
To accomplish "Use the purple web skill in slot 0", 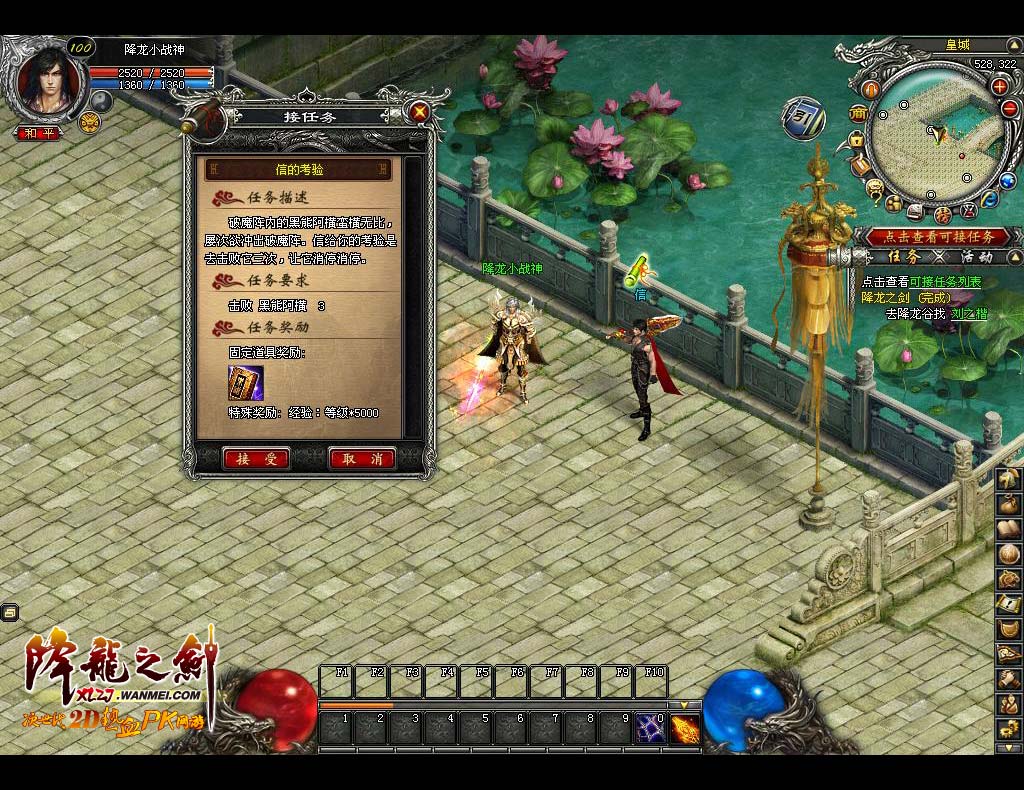I will [650, 728].
